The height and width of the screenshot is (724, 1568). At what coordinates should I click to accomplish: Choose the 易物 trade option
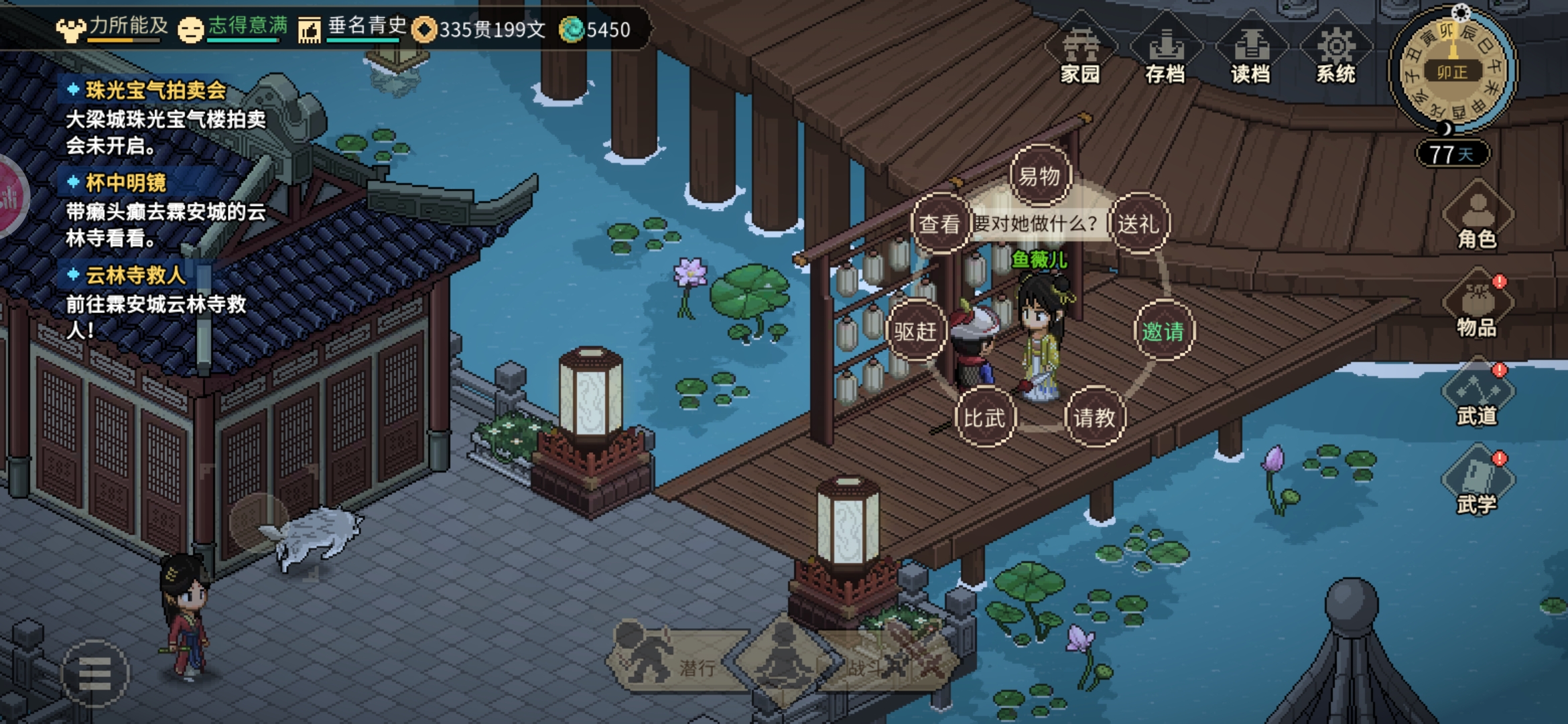(x=1039, y=176)
